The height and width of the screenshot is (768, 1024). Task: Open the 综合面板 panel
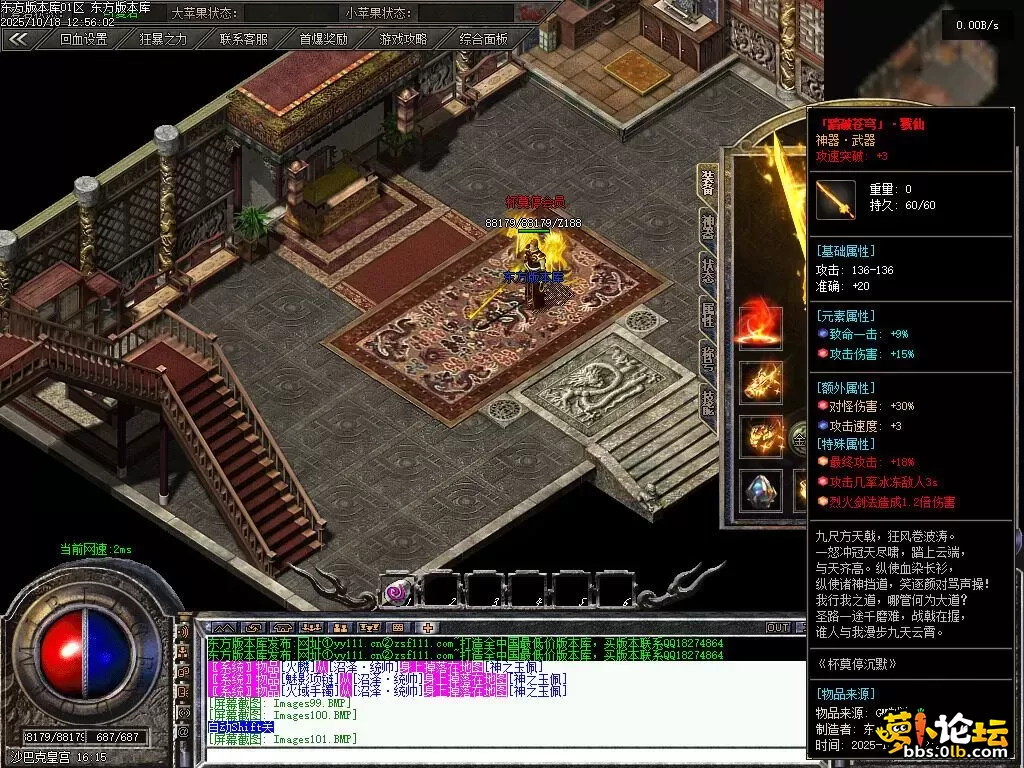[x=484, y=40]
